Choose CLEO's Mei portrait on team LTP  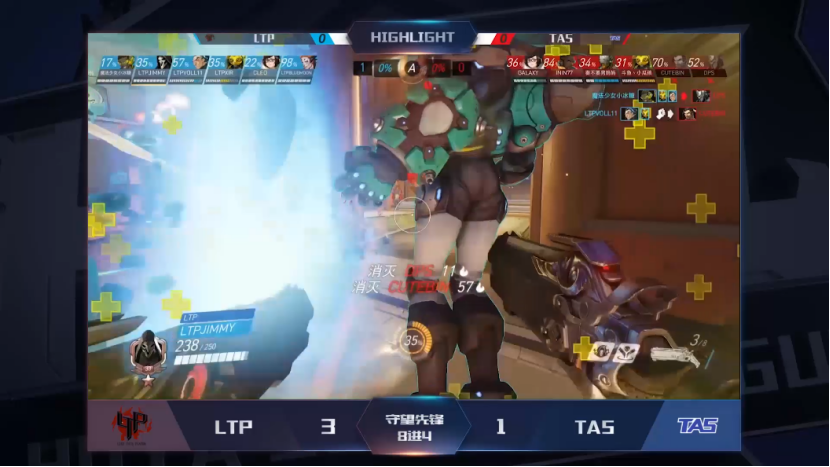tap(267, 63)
